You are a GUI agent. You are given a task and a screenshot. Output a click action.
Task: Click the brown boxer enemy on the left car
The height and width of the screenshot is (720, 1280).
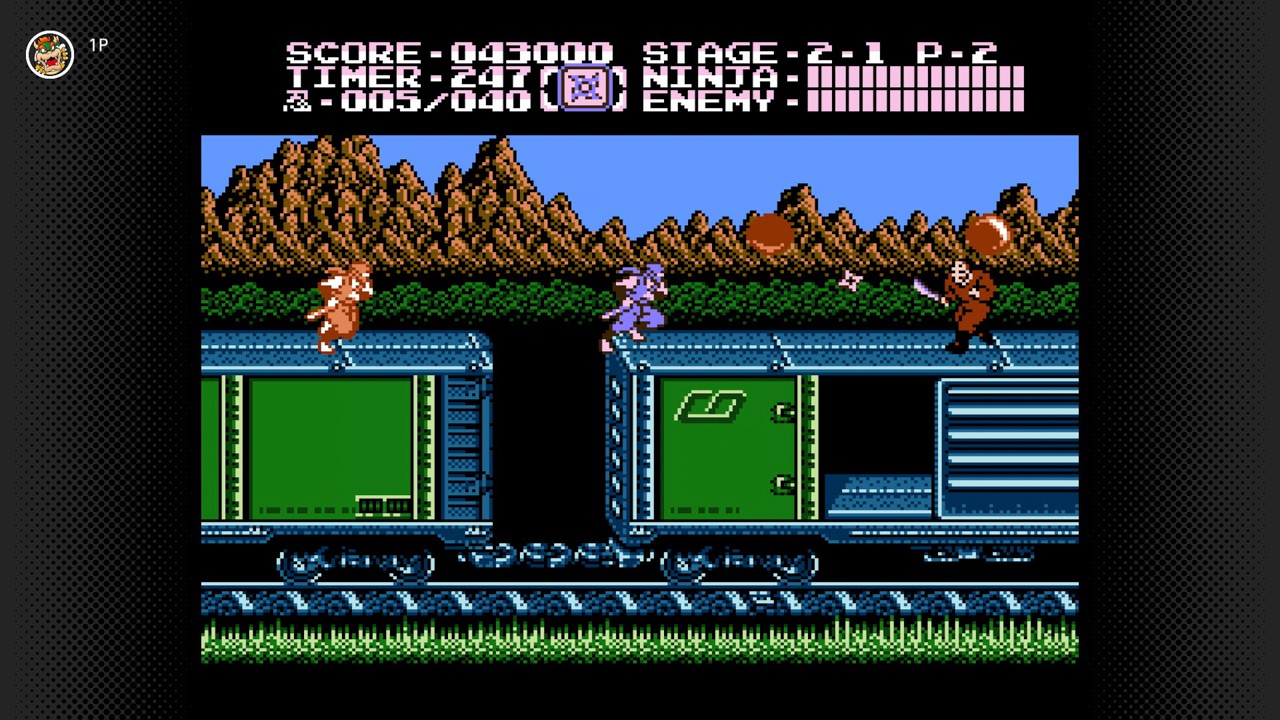click(340, 305)
